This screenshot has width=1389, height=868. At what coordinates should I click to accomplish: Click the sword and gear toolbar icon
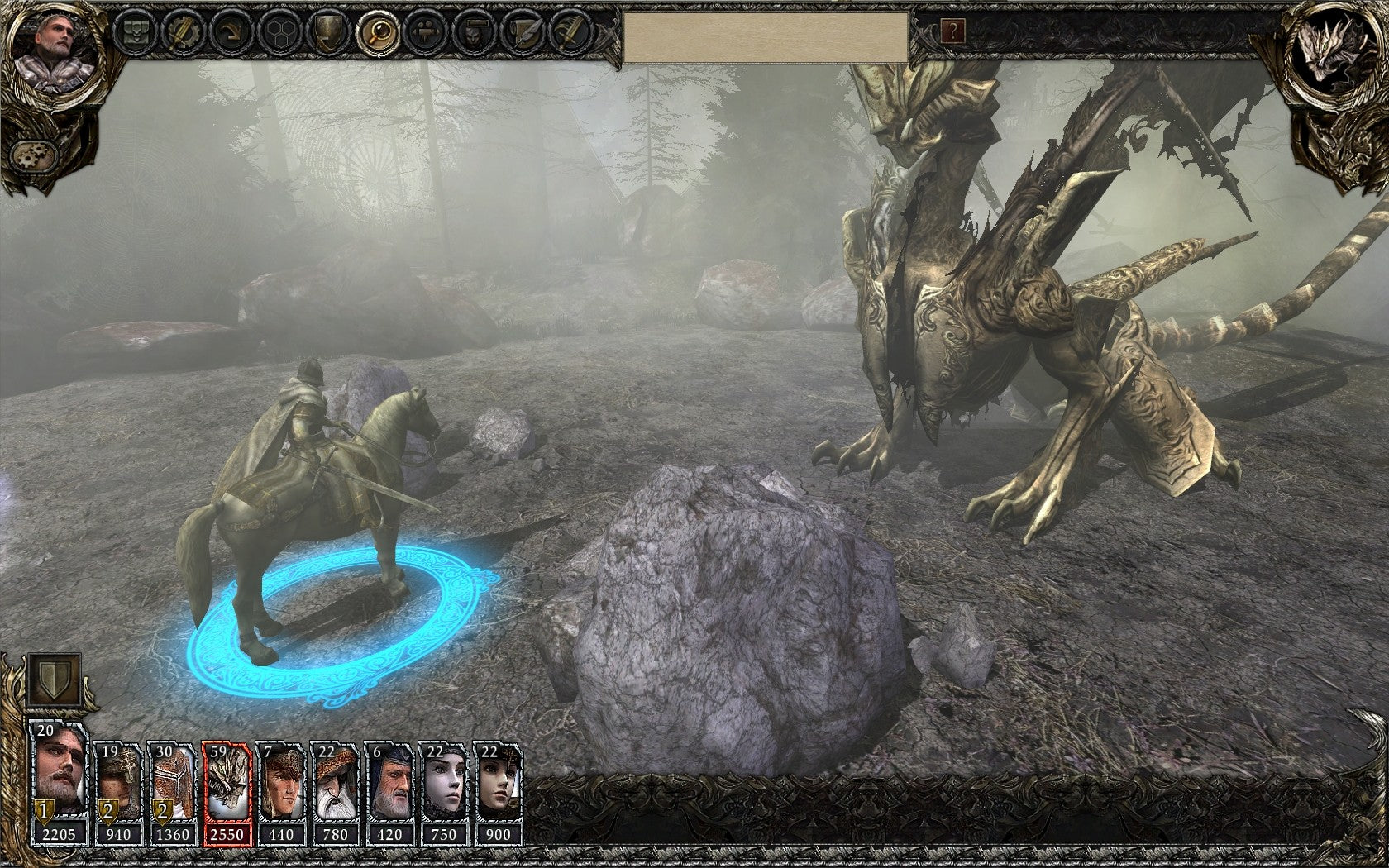[x=182, y=33]
